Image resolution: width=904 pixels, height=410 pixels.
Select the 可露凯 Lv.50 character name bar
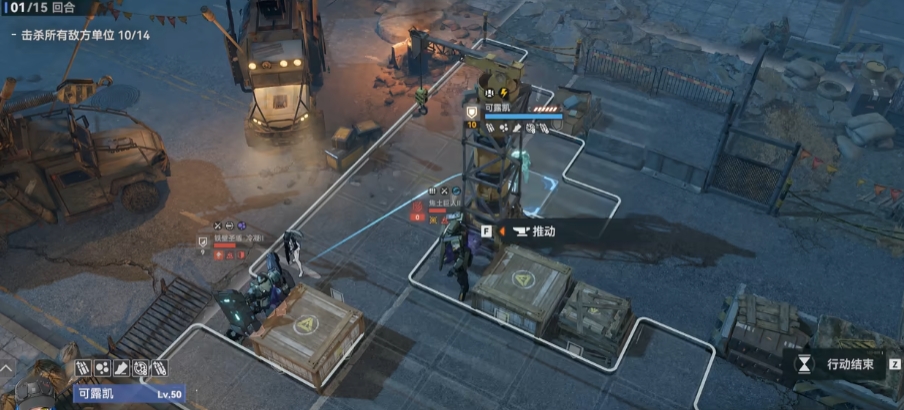(x=126, y=394)
